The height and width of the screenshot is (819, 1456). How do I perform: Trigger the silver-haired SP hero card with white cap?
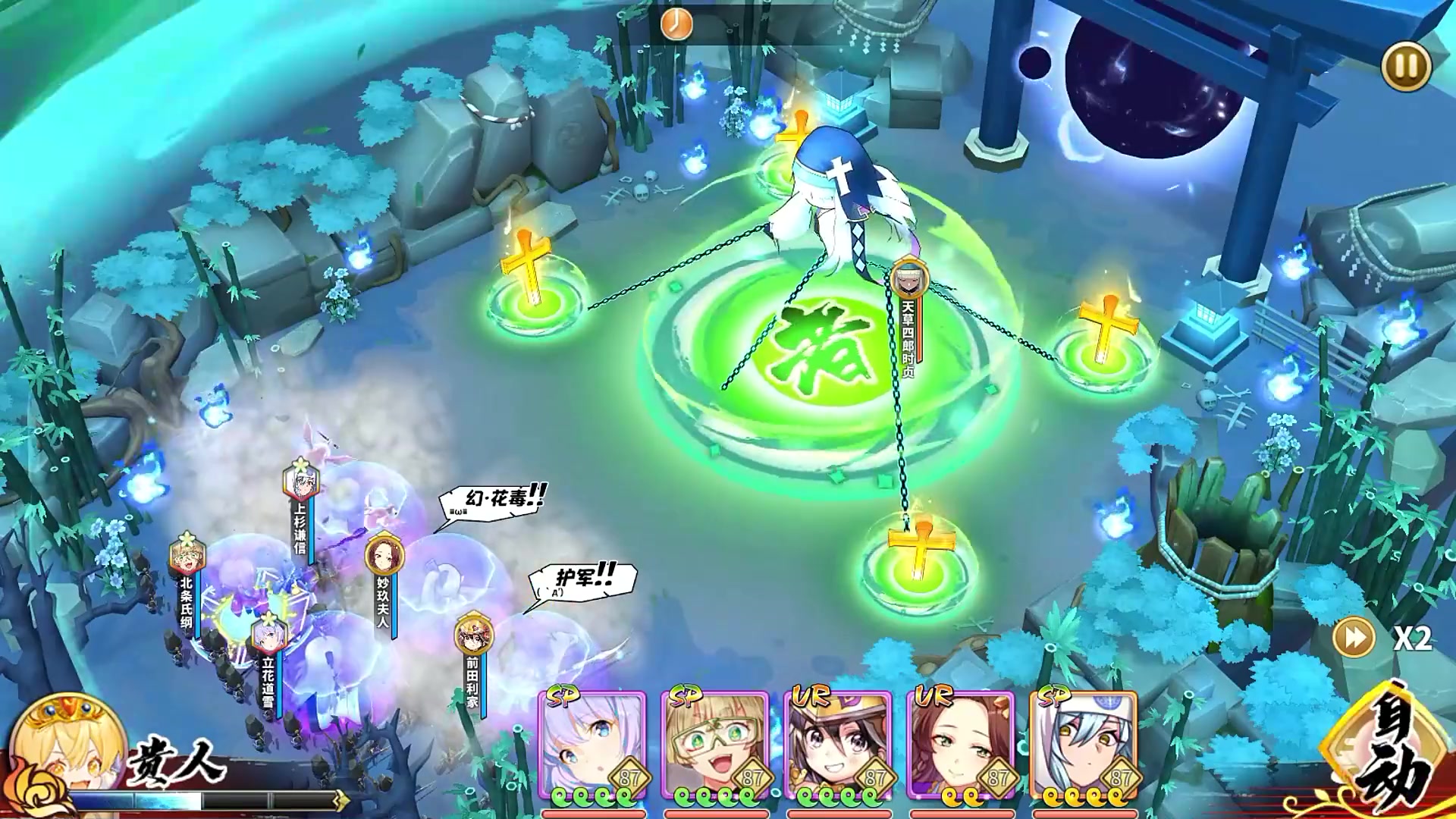[x=1084, y=747]
